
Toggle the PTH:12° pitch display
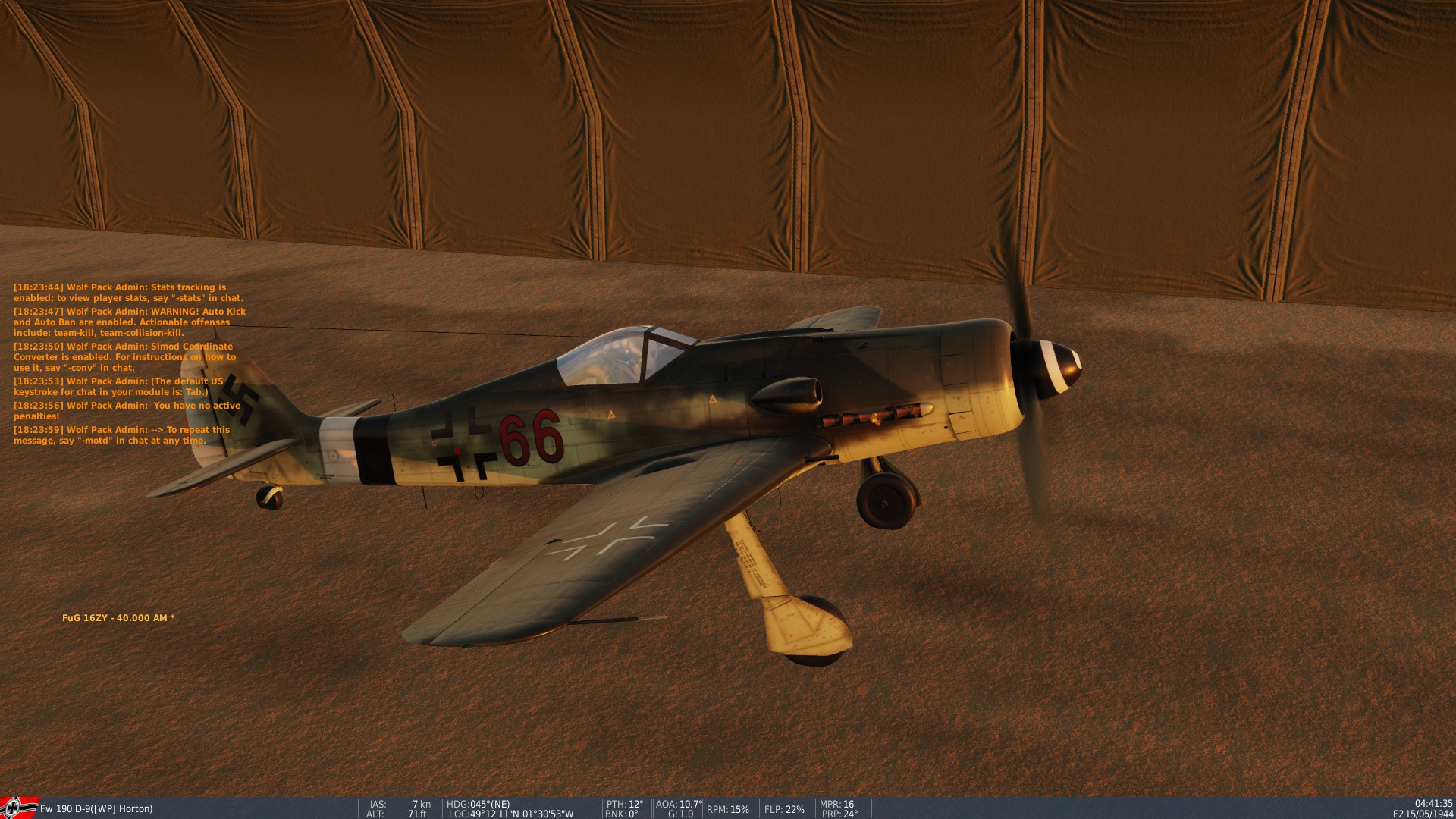624,805
